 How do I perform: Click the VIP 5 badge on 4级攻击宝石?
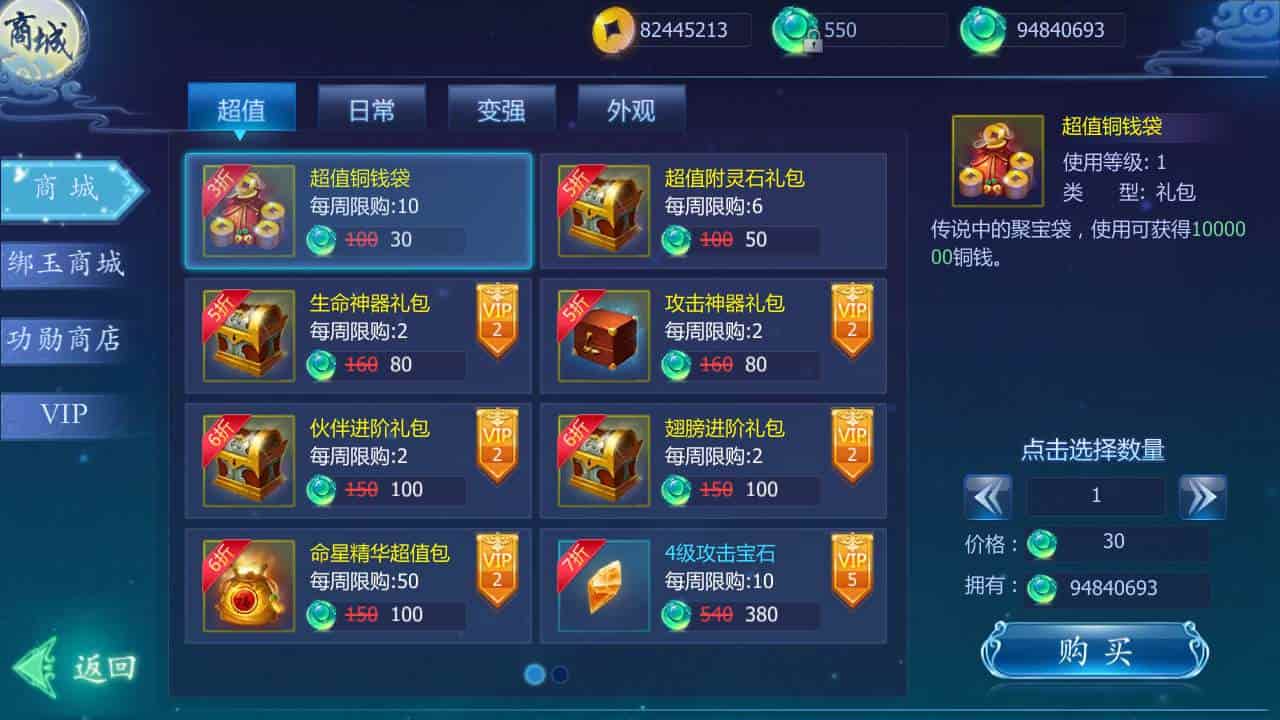point(851,568)
